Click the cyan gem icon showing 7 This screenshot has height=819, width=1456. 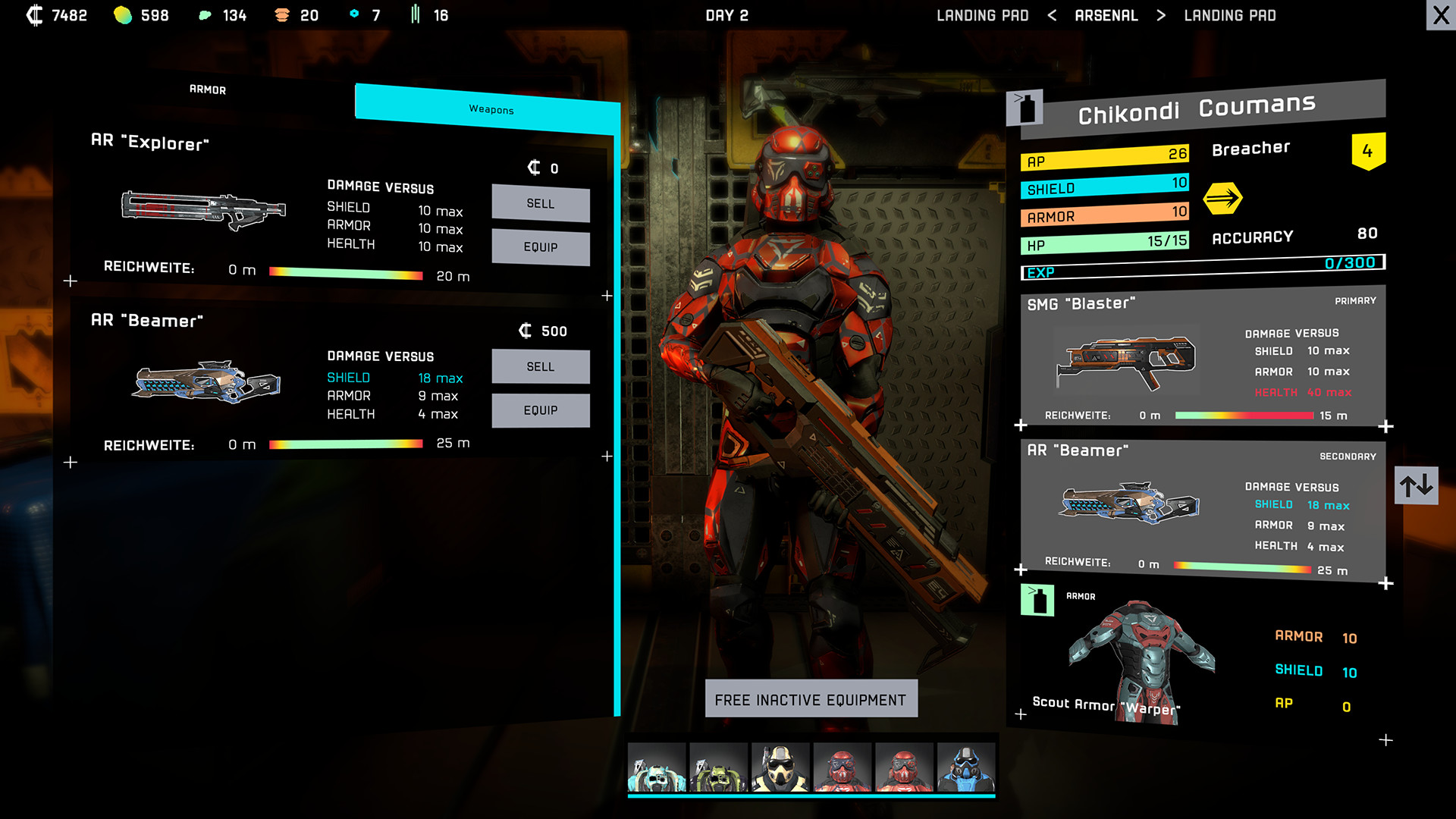pyautogui.click(x=353, y=14)
